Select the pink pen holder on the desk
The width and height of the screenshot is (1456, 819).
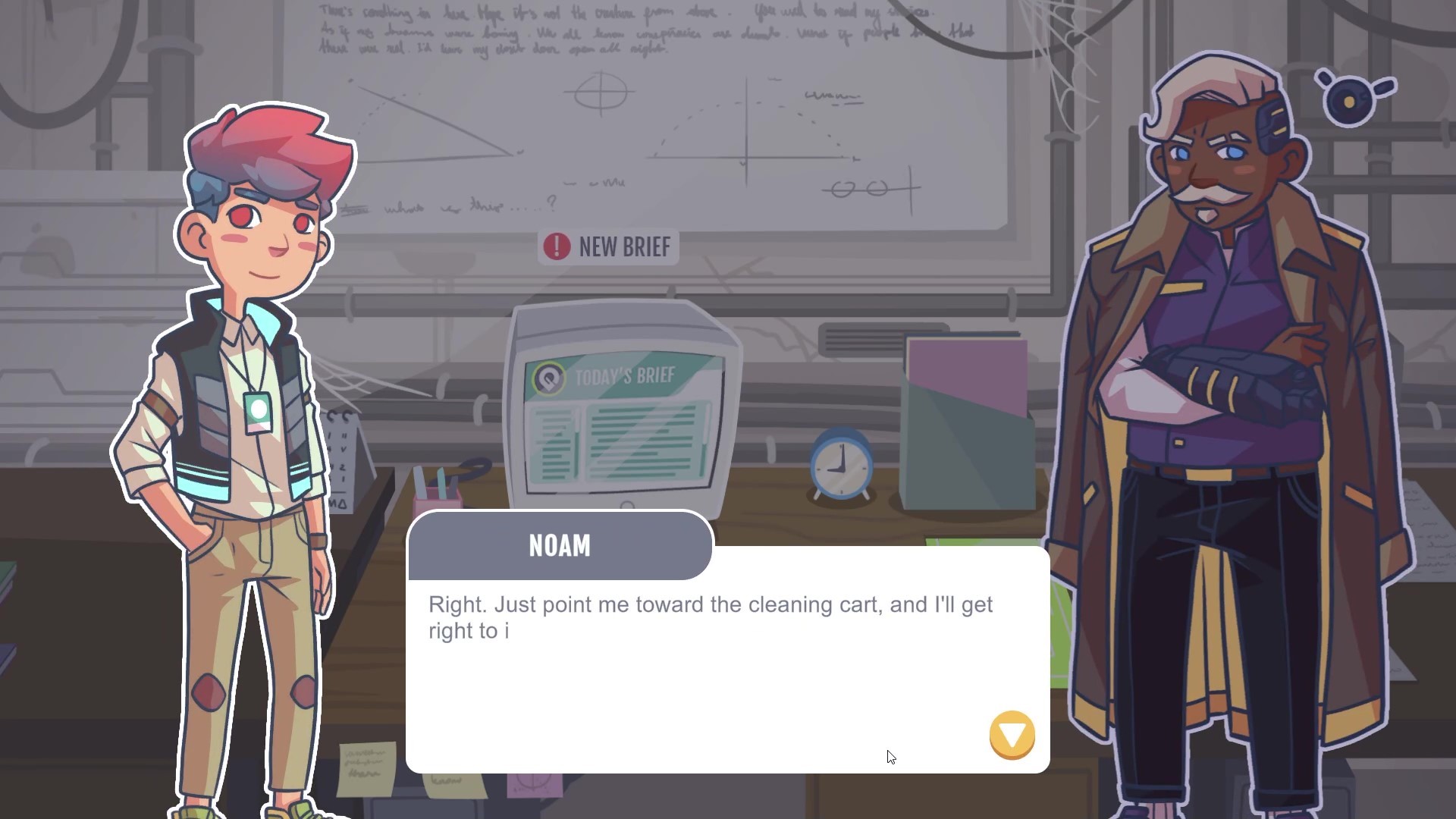438,497
